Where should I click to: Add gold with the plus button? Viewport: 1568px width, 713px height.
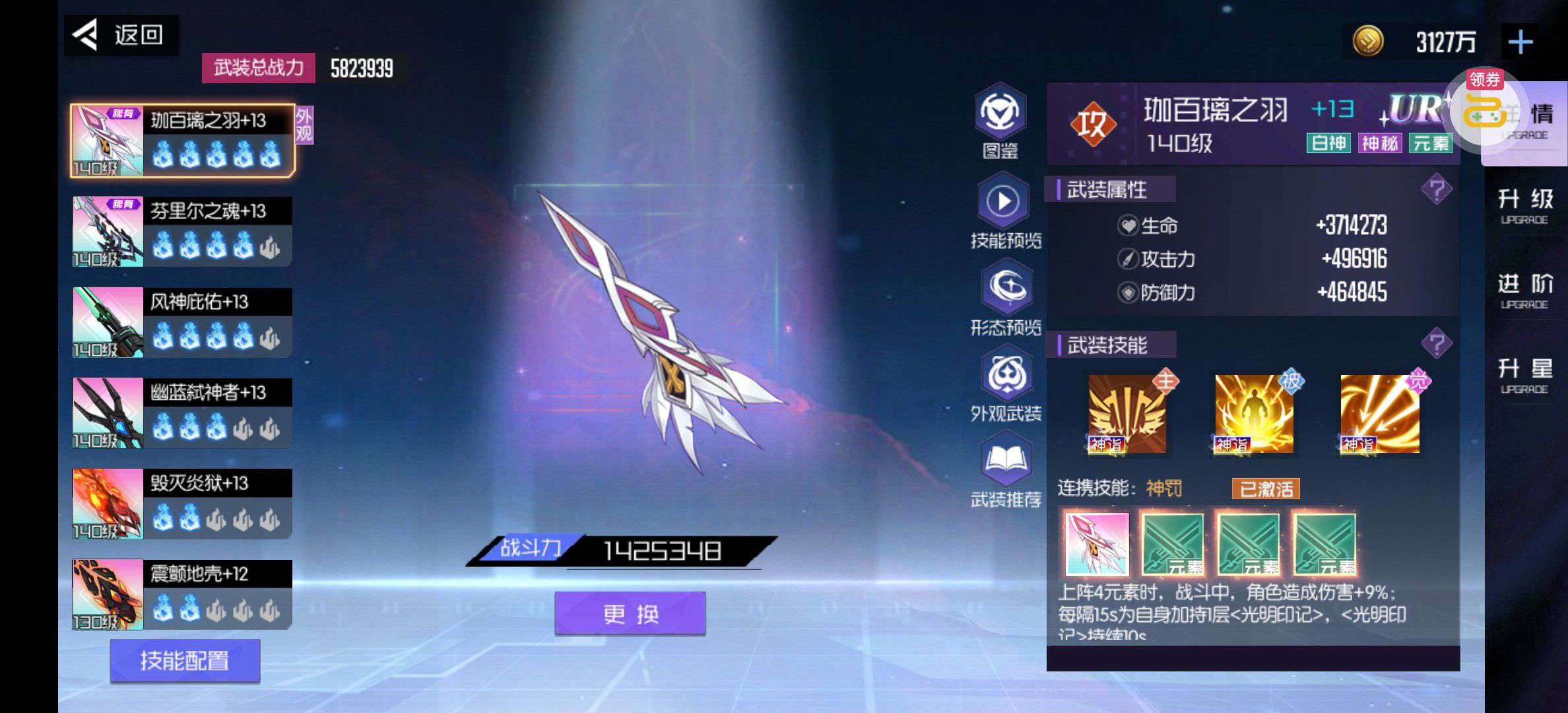click(x=1520, y=42)
